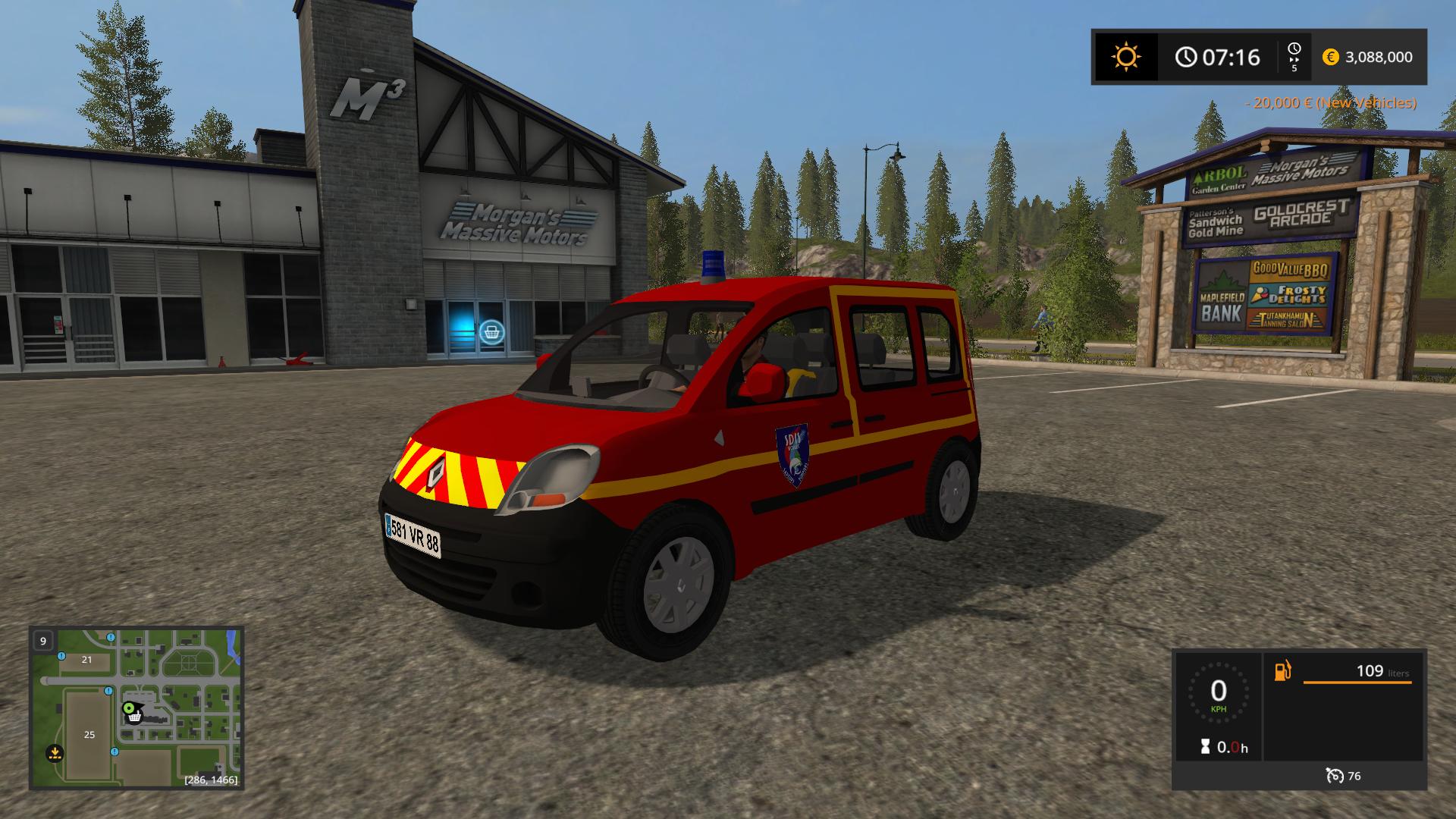Click the yellow marker on the minimap
The height and width of the screenshot is (819, 1456).
(55, 753)
